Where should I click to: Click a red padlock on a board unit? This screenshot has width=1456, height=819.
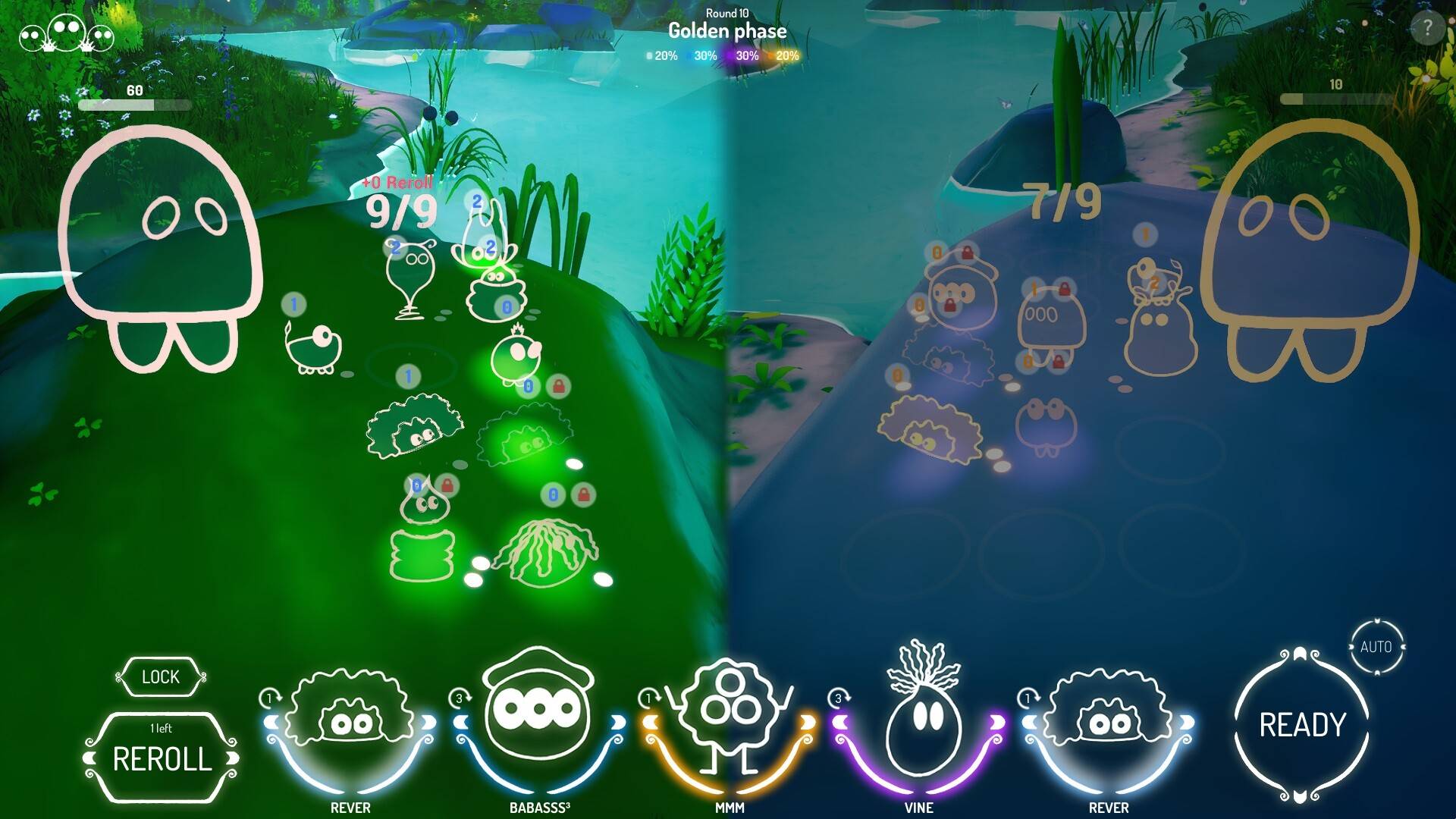(x=560, y=387)
